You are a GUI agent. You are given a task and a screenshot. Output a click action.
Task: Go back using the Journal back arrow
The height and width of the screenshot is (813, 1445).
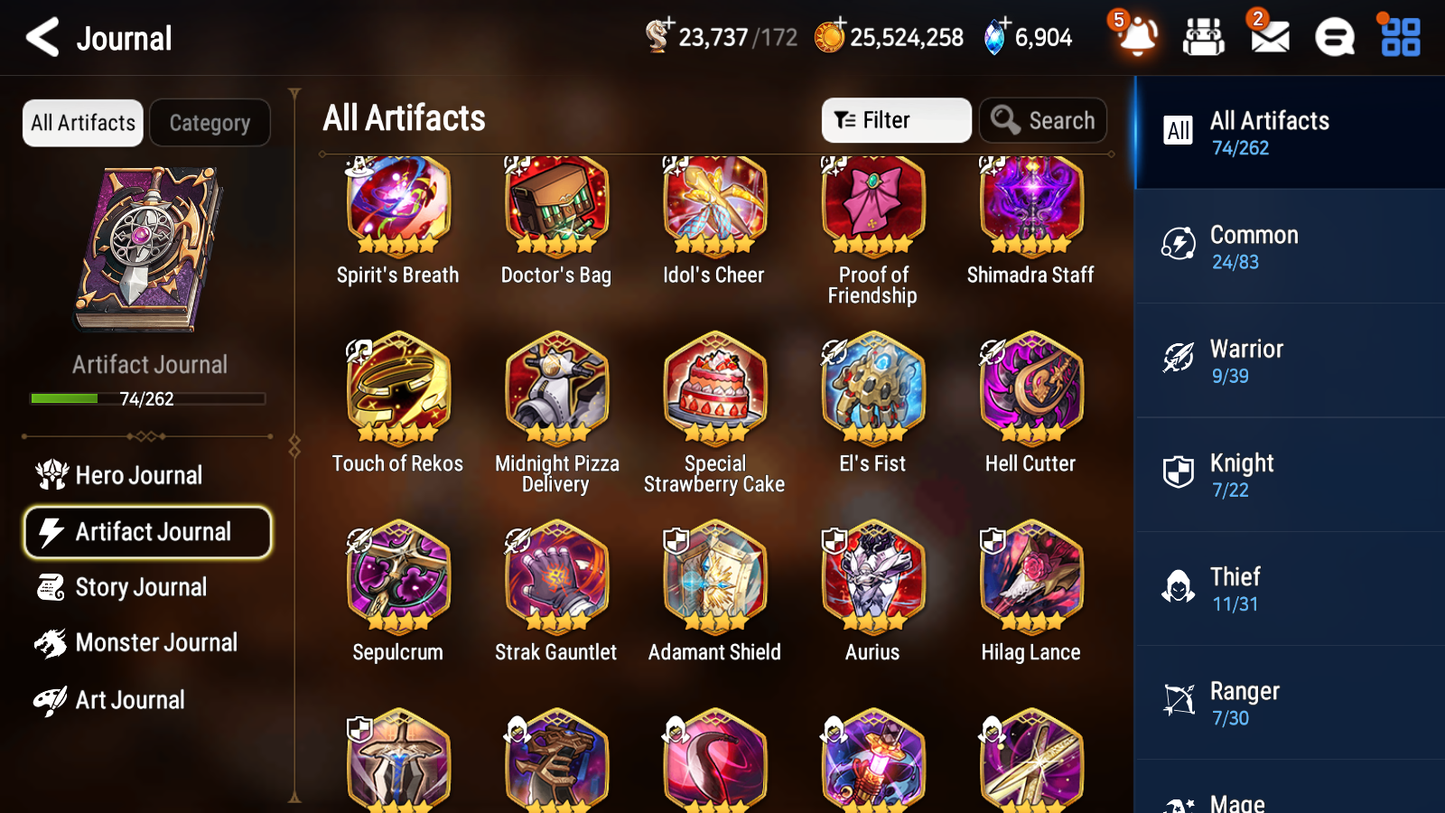click(x=42, y=37)
